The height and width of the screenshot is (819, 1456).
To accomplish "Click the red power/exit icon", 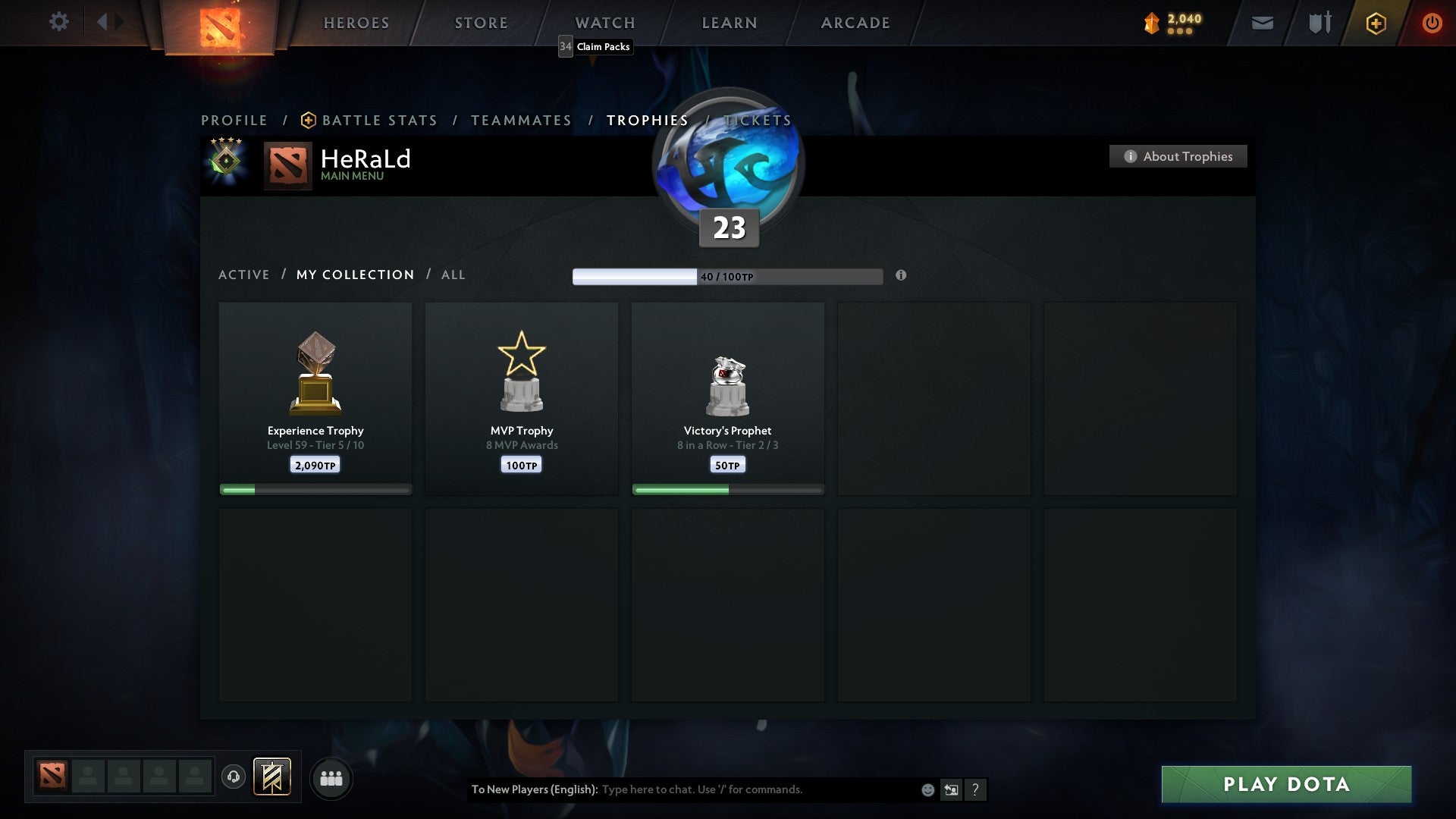I will [1432, 23].
